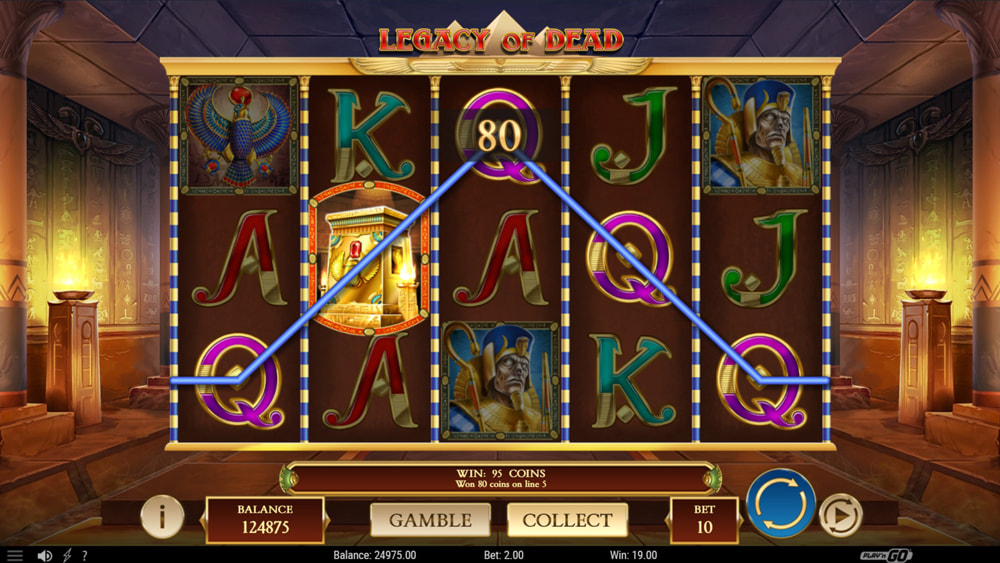The width and height of the screenshot is (1000, 563).
Task: Open the paytable info button
Action: pyautogui.click(x=161, y=517)
